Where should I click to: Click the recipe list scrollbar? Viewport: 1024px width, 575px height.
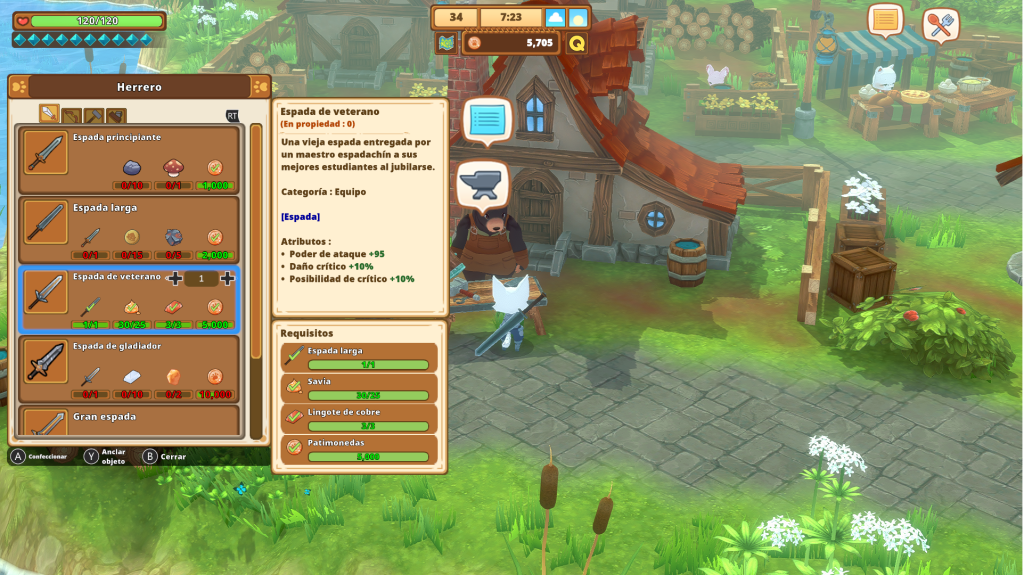[256, 280]
